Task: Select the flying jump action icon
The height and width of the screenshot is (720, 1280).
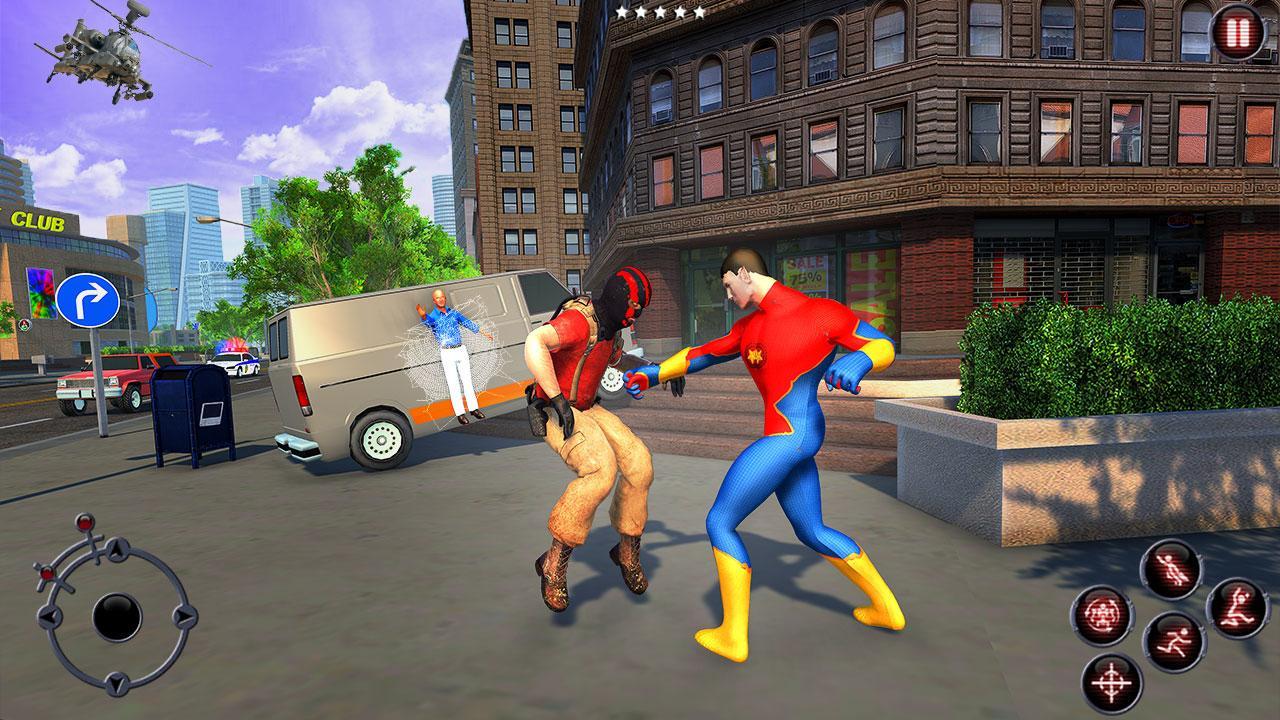Action: click(x=1169, y=568)
